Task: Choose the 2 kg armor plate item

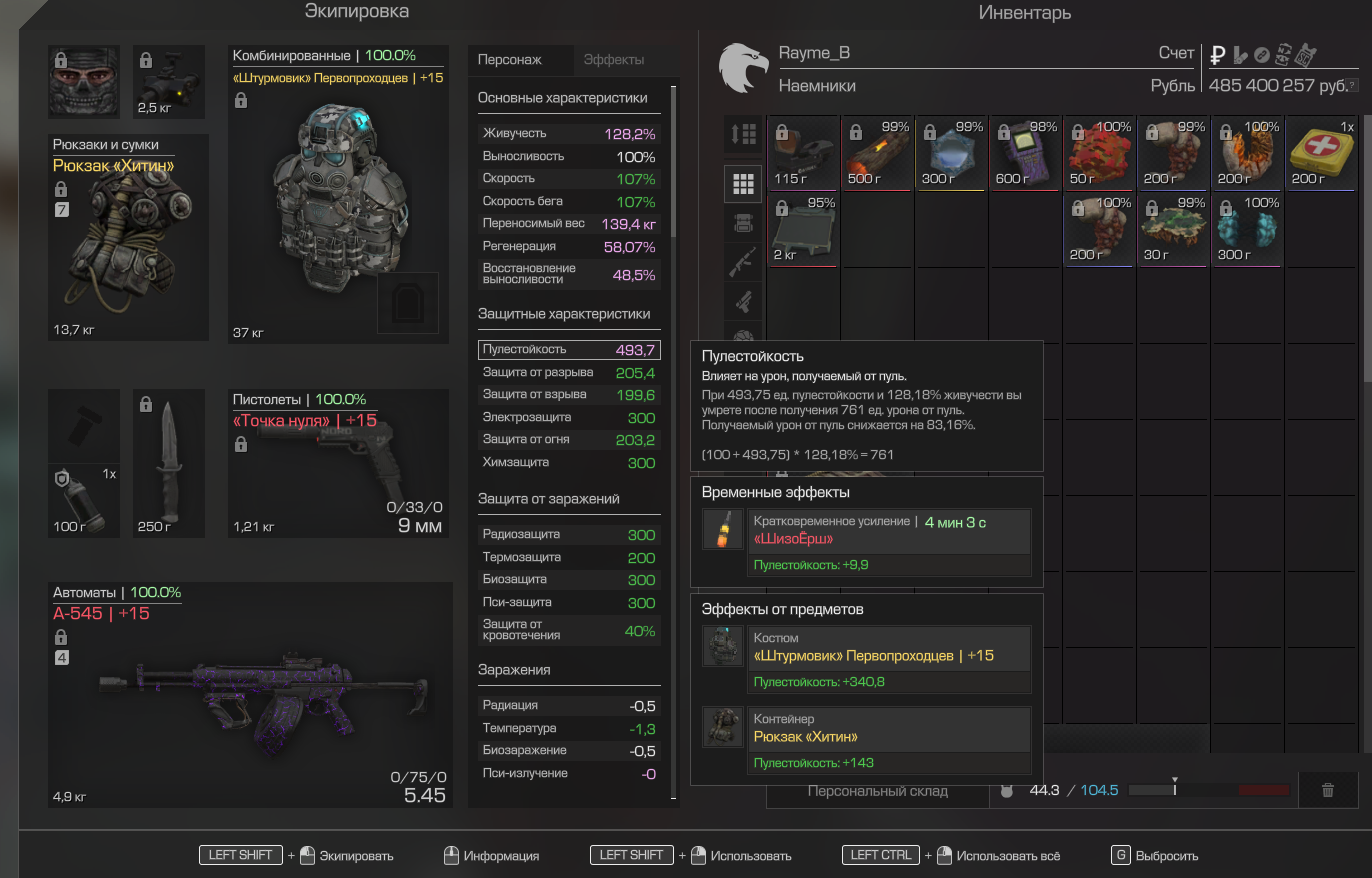Action: point(804,229)
